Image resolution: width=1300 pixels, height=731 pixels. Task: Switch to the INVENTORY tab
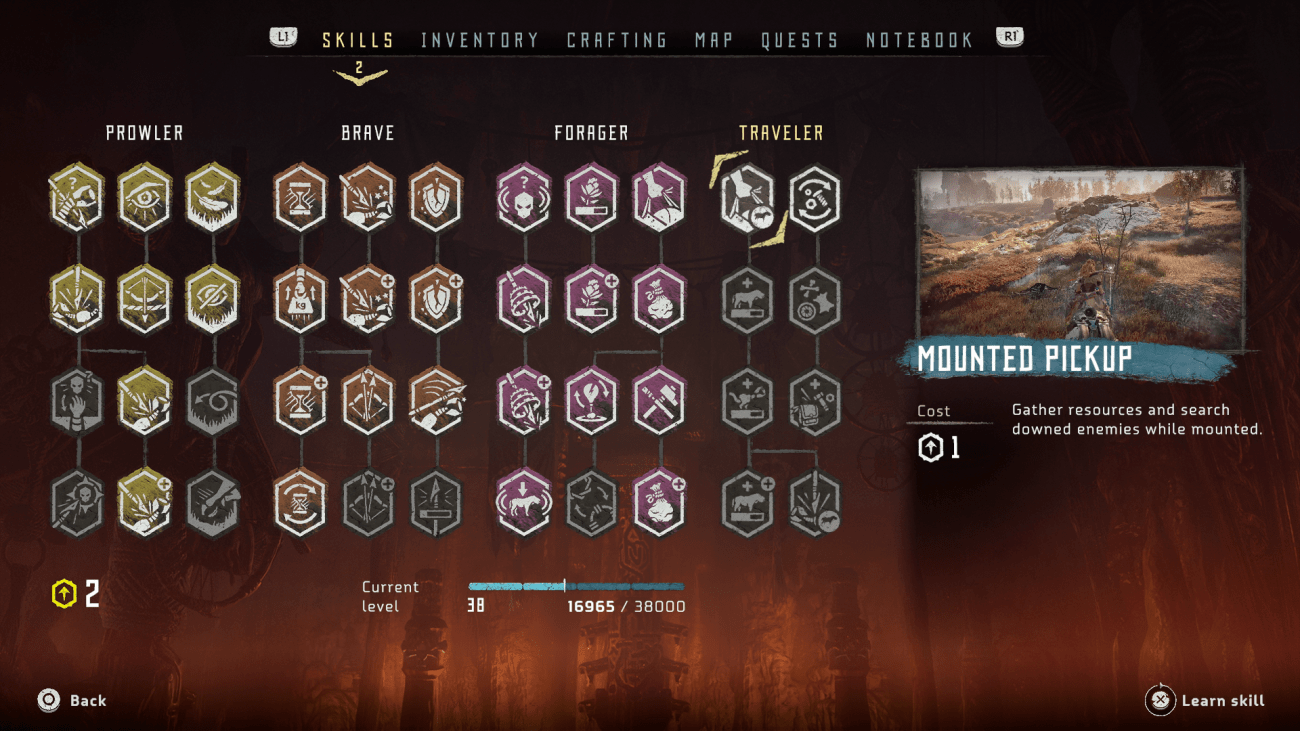coord(481,40)
